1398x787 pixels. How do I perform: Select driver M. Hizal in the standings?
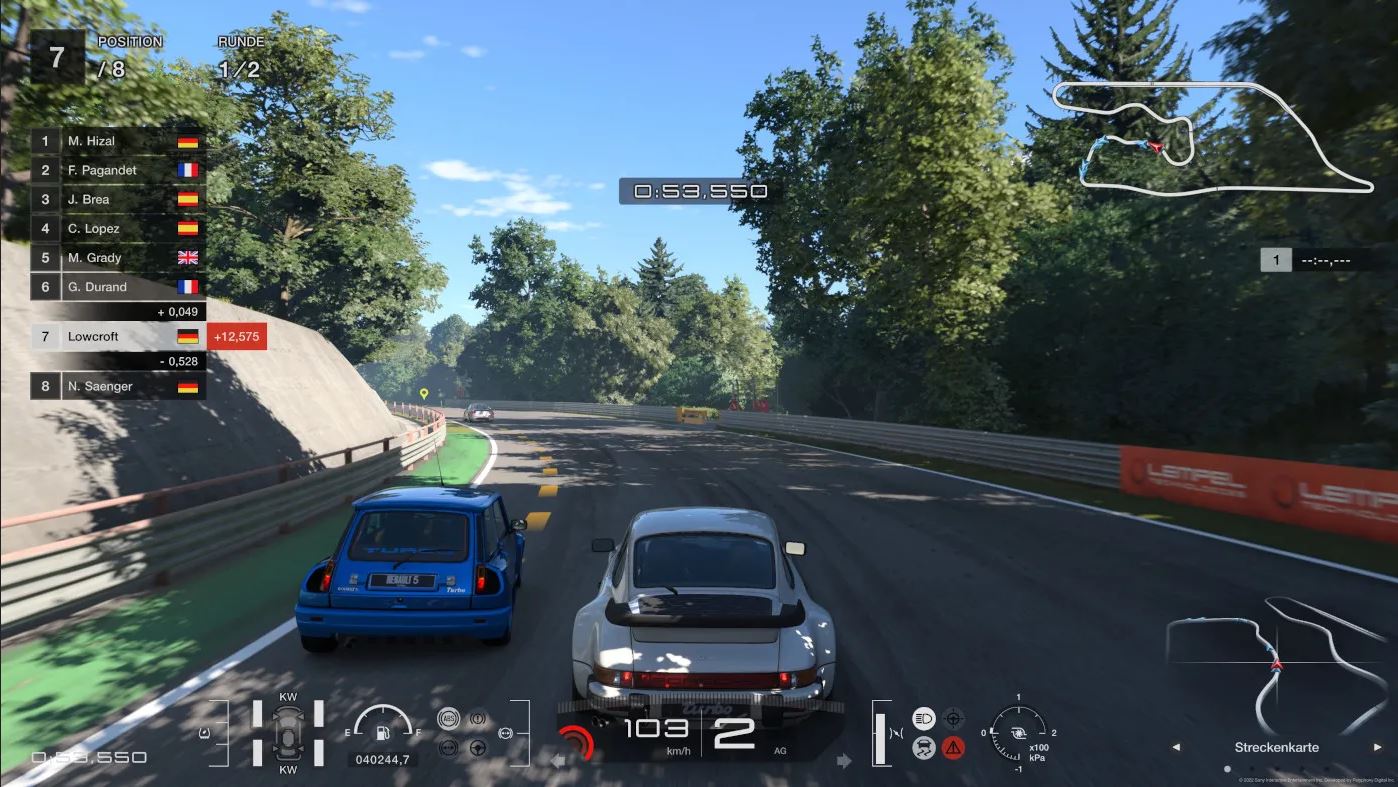(x=118, y=141)
